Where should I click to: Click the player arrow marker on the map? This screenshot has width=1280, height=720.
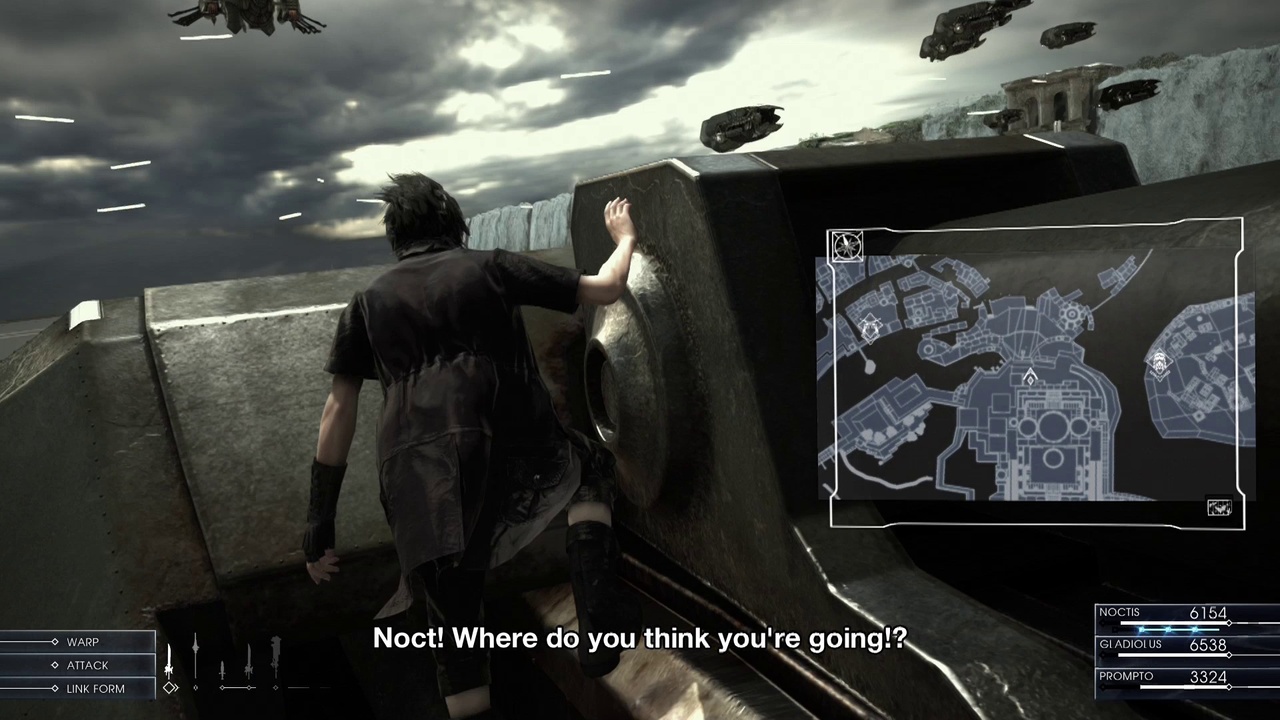coord(1030,377)
